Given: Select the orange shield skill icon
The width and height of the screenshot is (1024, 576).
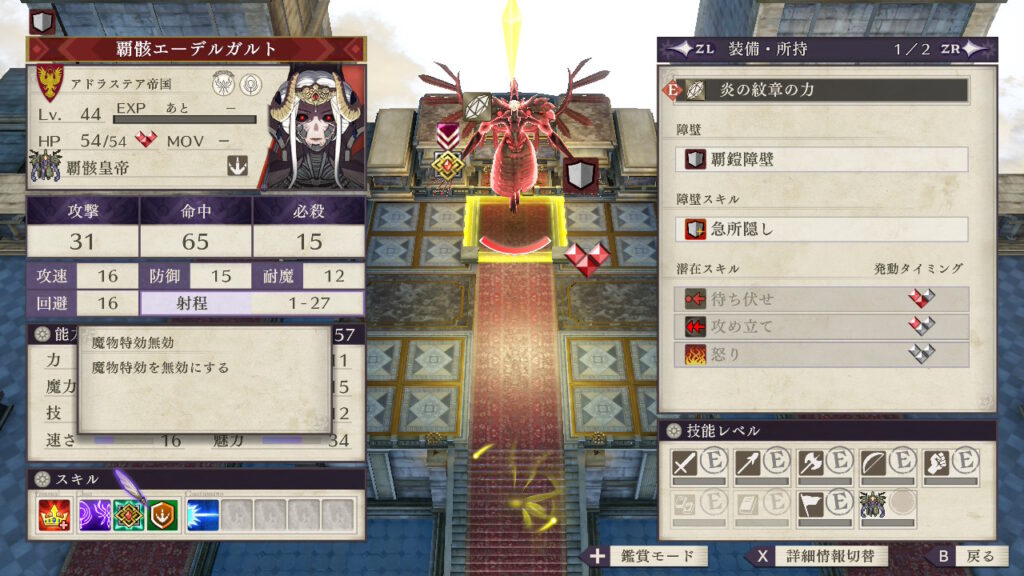Looking at the screenshot, I should click(163, 514).
